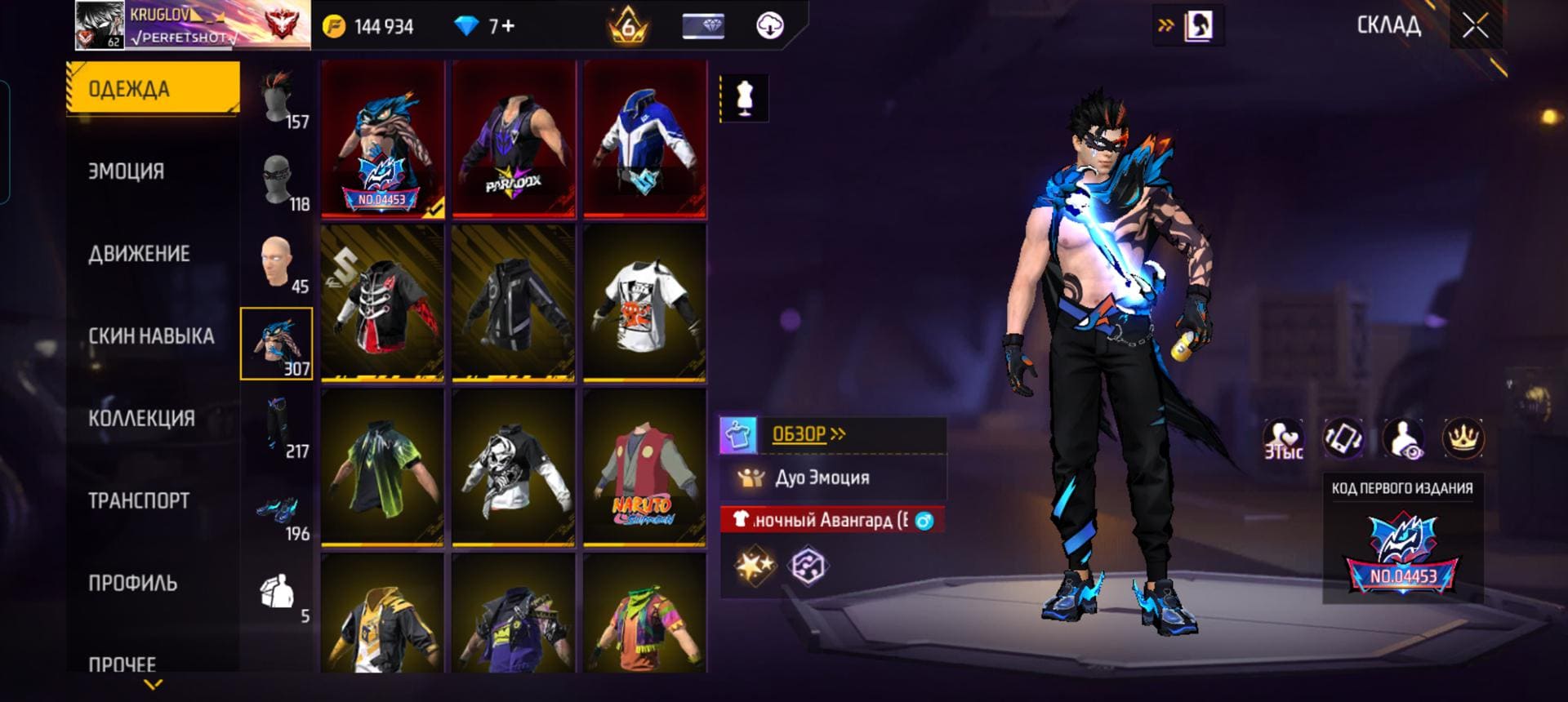Select the mask subcategory showing 118
Viewport: 1568px width, 702px height.
[x=277, y=180]
